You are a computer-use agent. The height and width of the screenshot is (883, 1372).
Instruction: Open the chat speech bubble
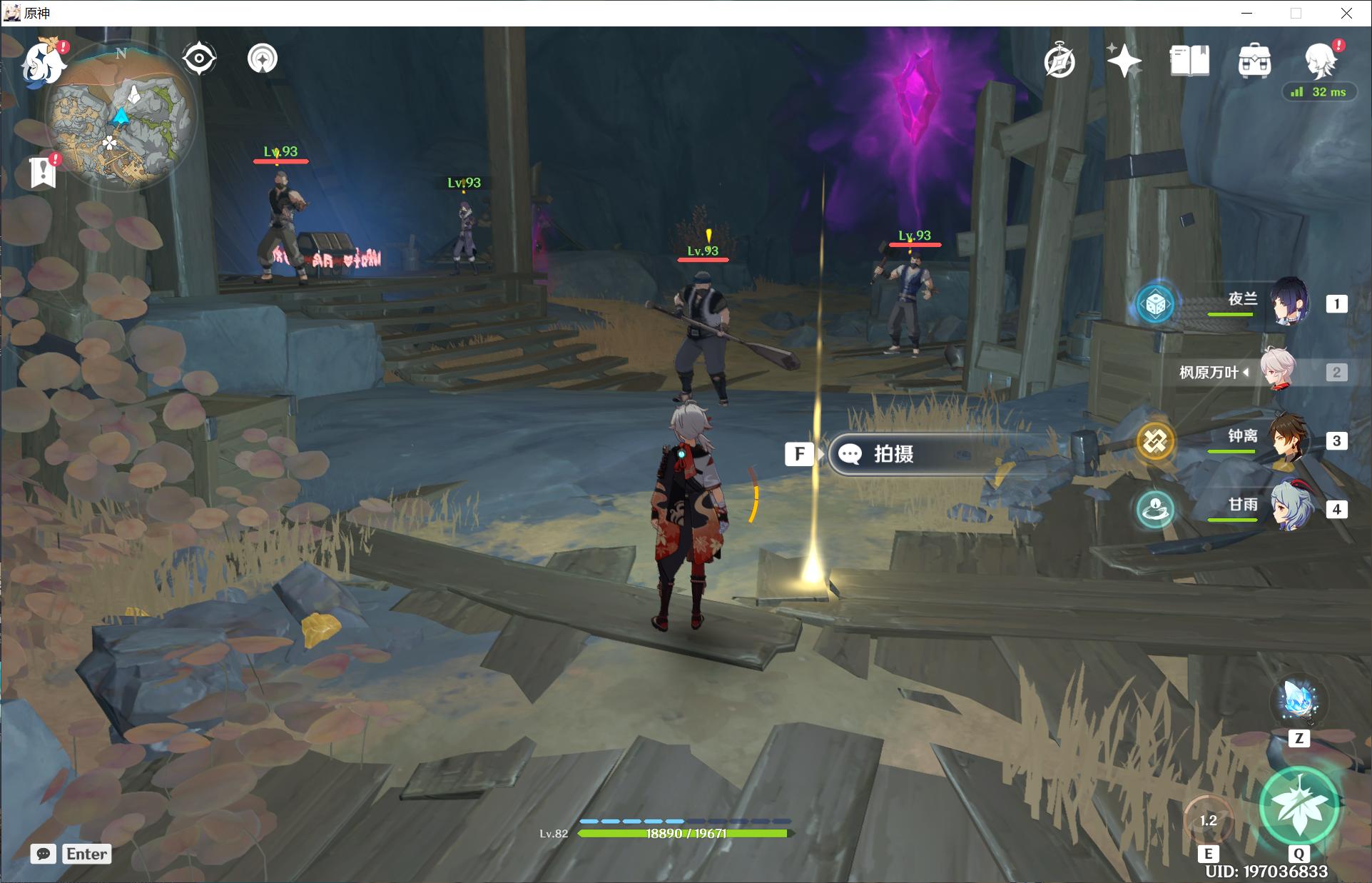[44, 854]
